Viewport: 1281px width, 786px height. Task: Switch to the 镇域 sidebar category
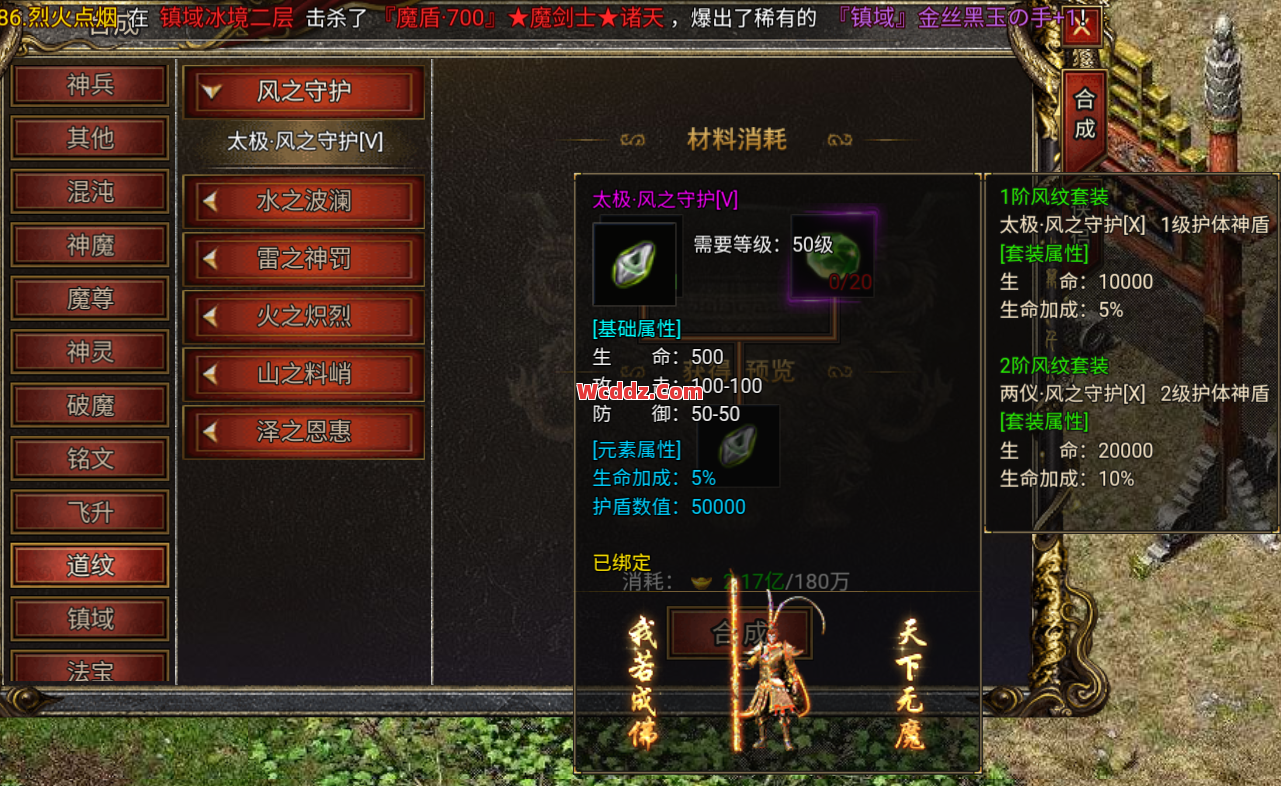pyautogui.click(x=89, y=618)
